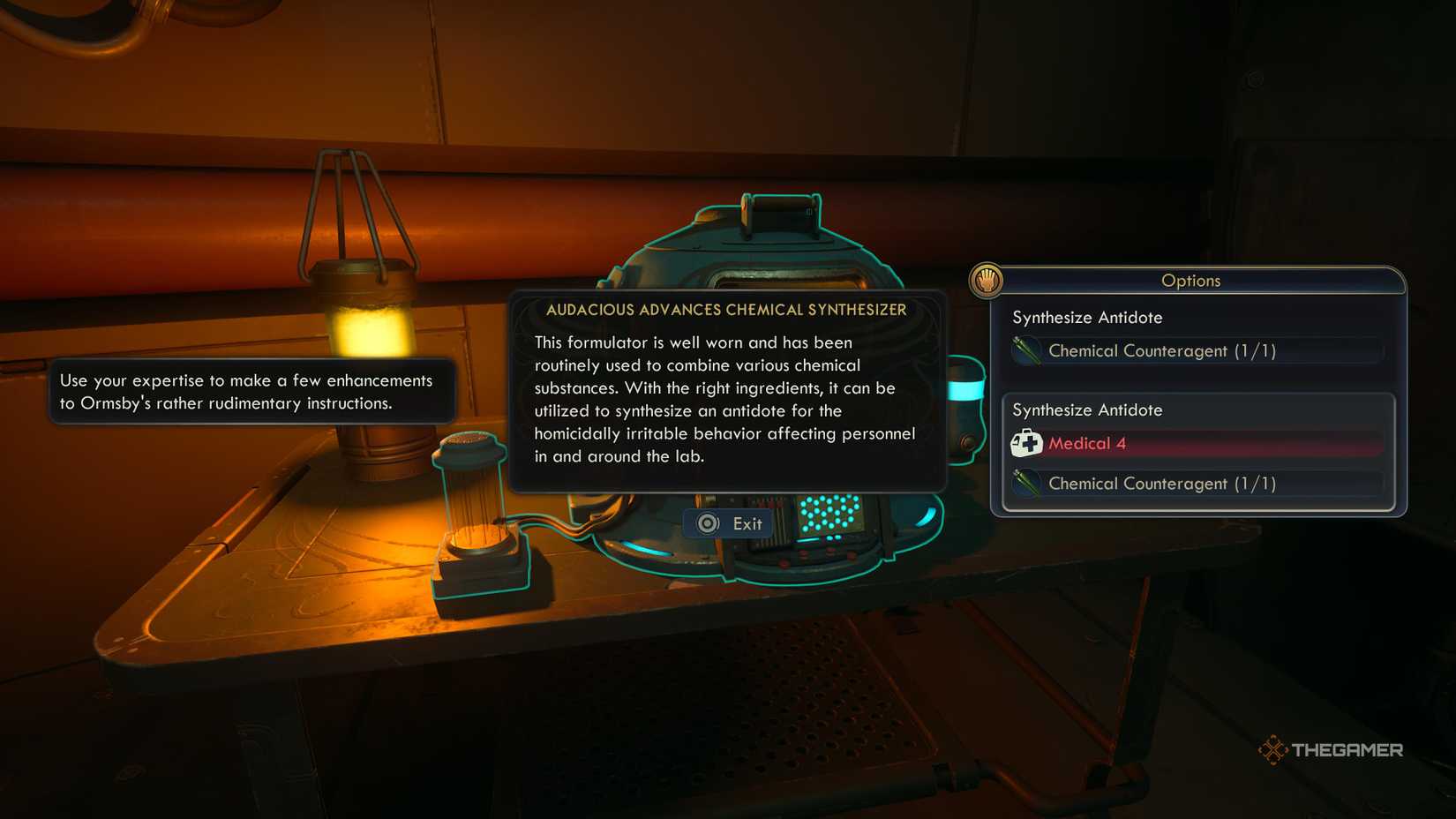1456x819 pixels.
Task: Choose the first Synthesize Antidote option
Action: coord(1087,317)
